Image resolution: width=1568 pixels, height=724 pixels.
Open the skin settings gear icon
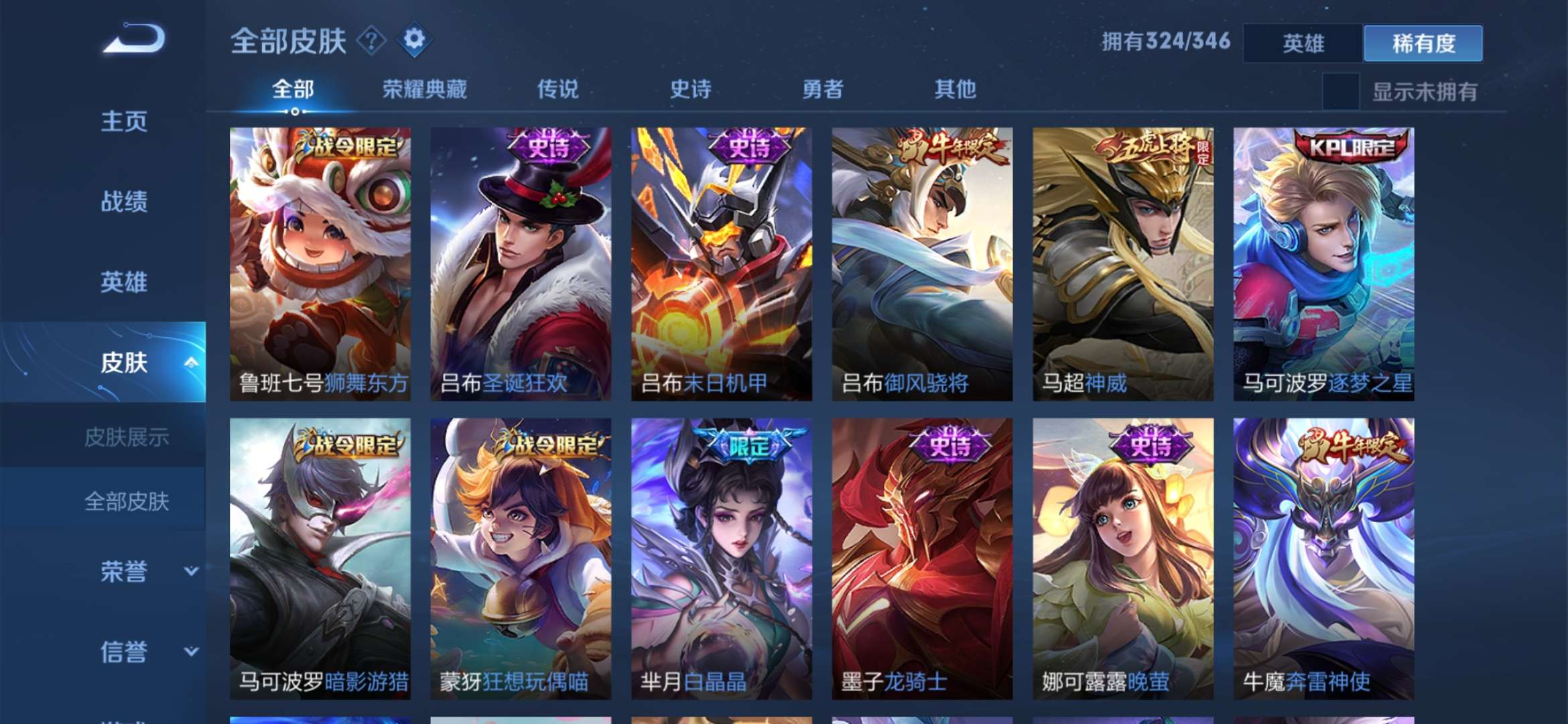[x=415, y=40]
